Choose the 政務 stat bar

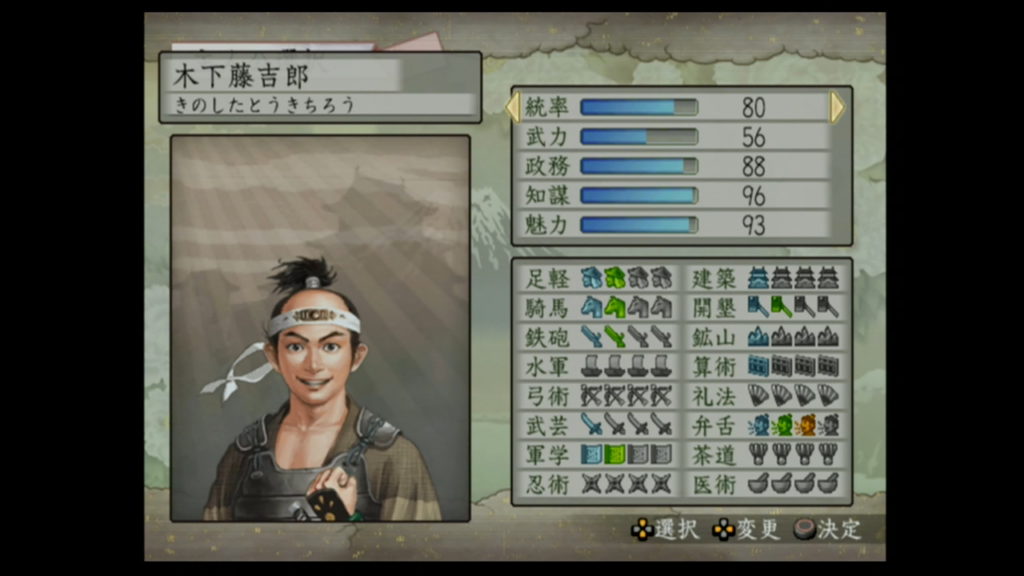639,166
